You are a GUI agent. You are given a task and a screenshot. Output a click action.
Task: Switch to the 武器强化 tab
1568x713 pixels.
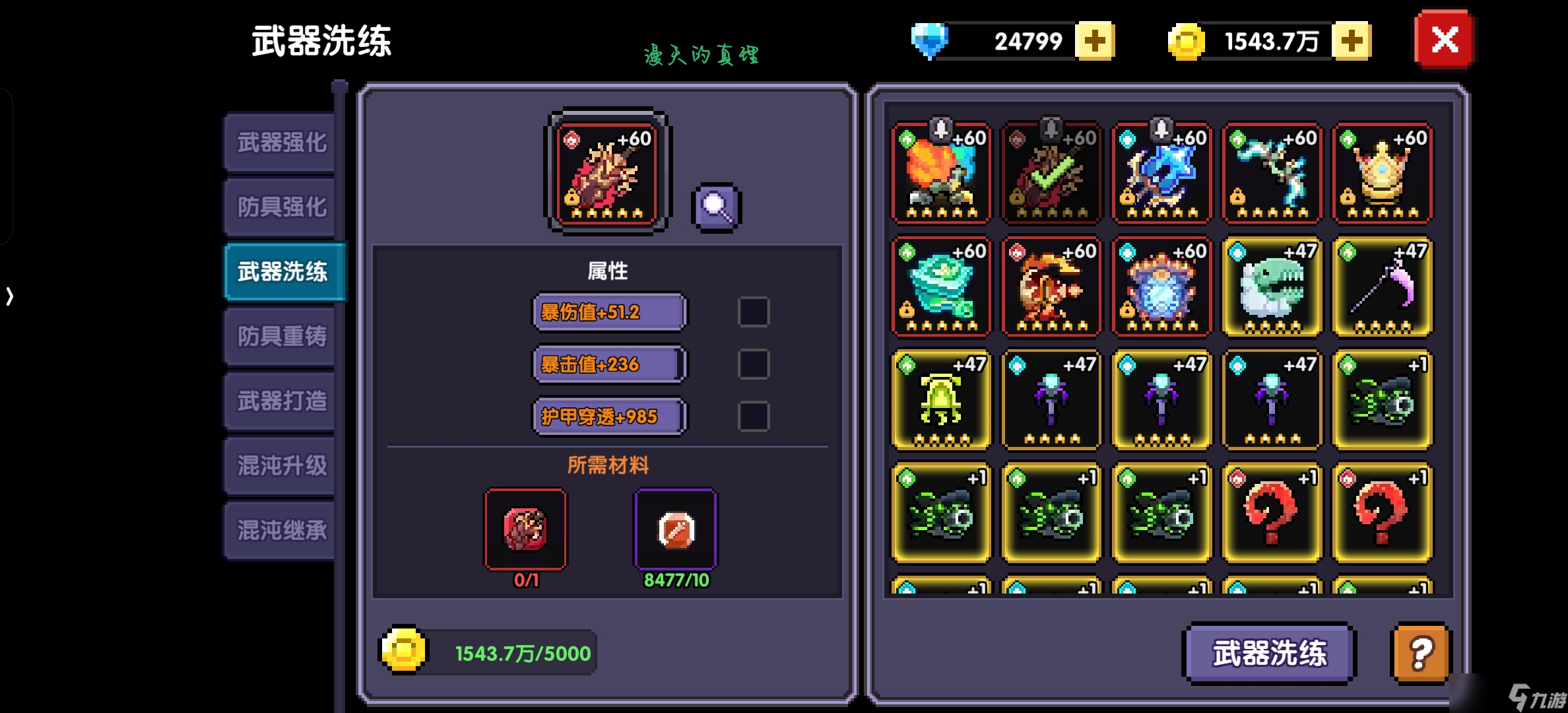click(281, 142)
